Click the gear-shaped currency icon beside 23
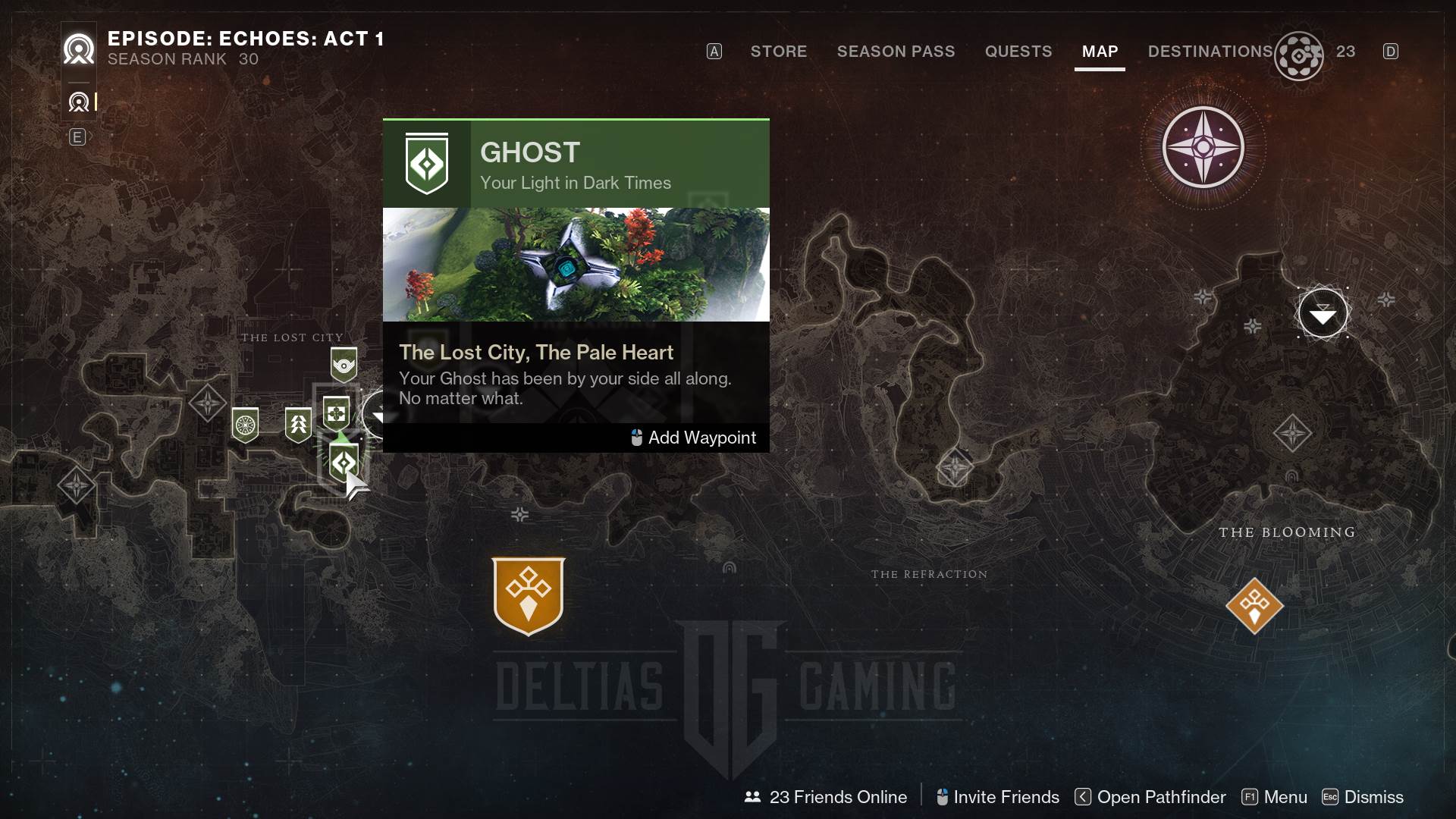This screenshot has height=819, width=1456. pos(1299,56)
